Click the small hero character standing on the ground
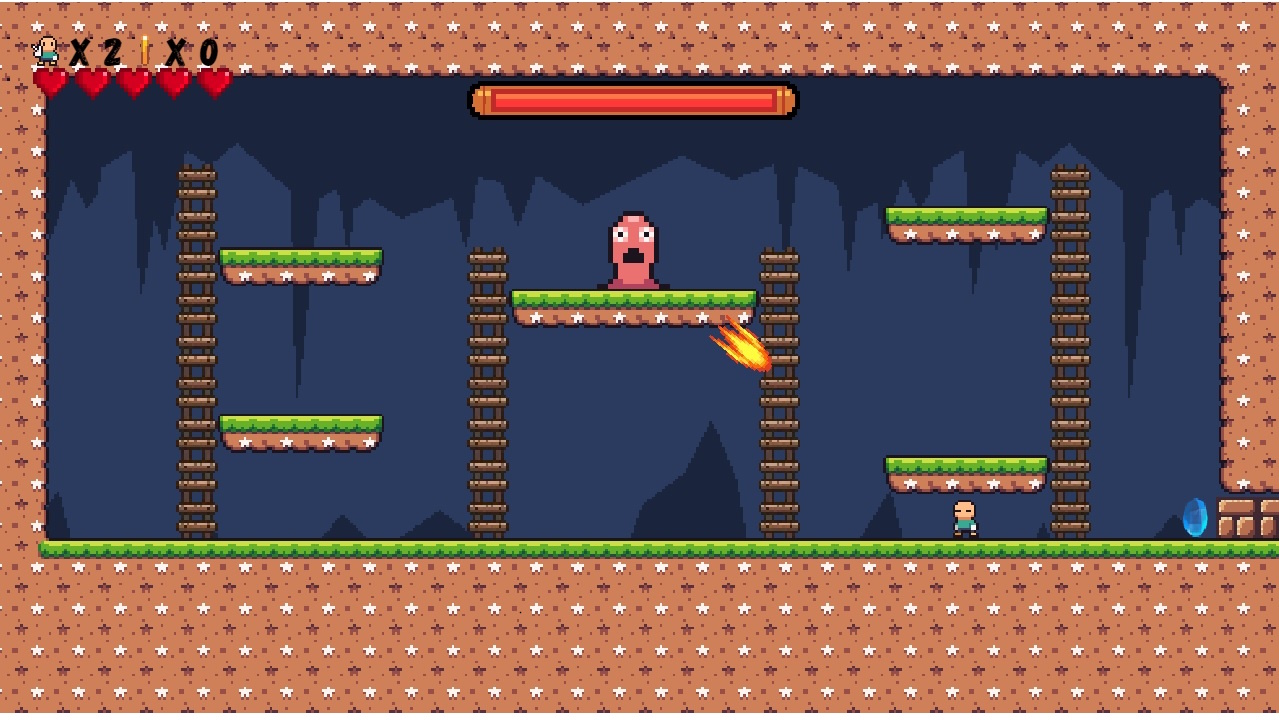The width and height of the screenshot is (1280, 720). click(x=966, y=520)
